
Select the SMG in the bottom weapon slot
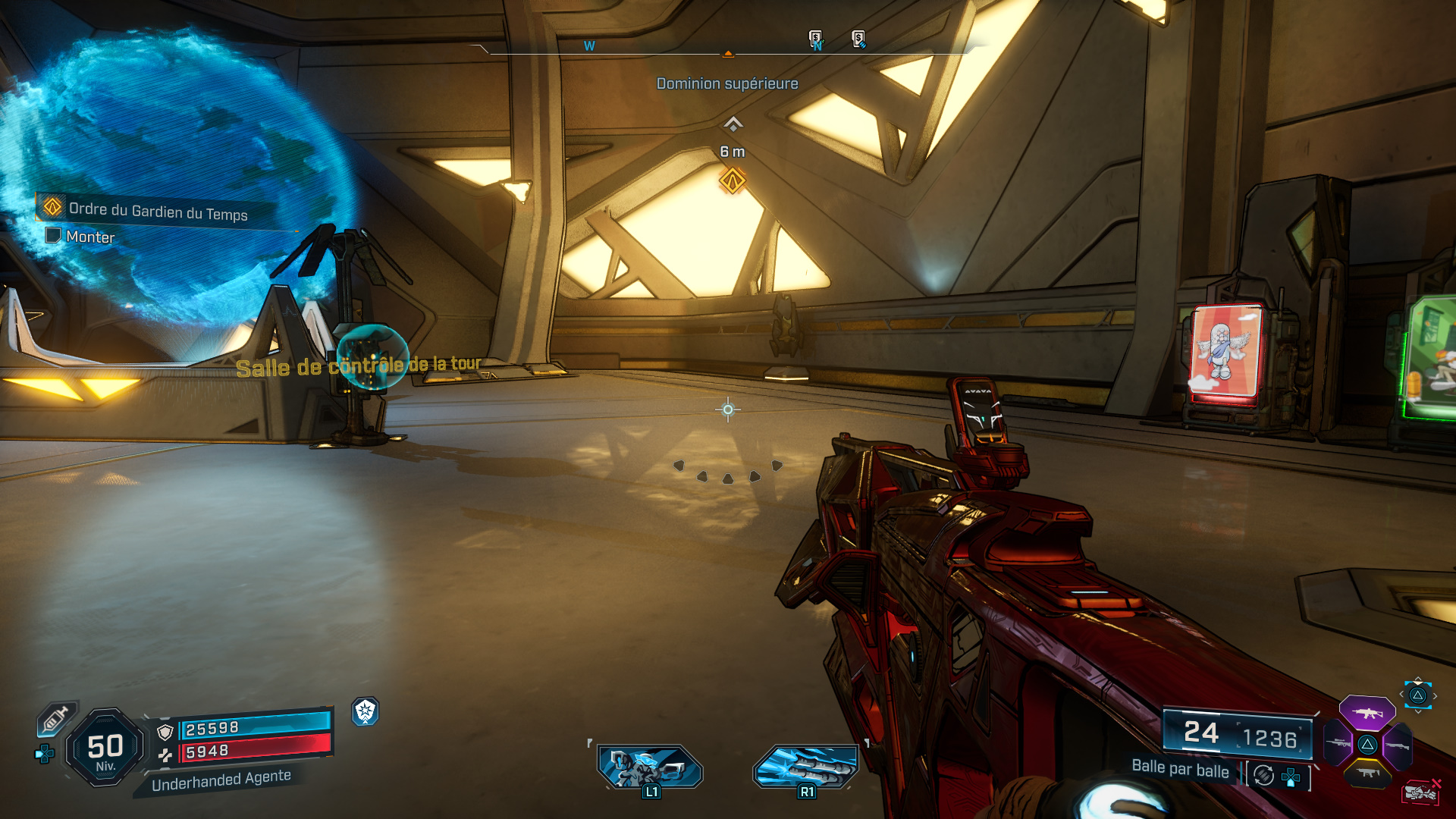pyautogui.click(x=1367, y=773)
